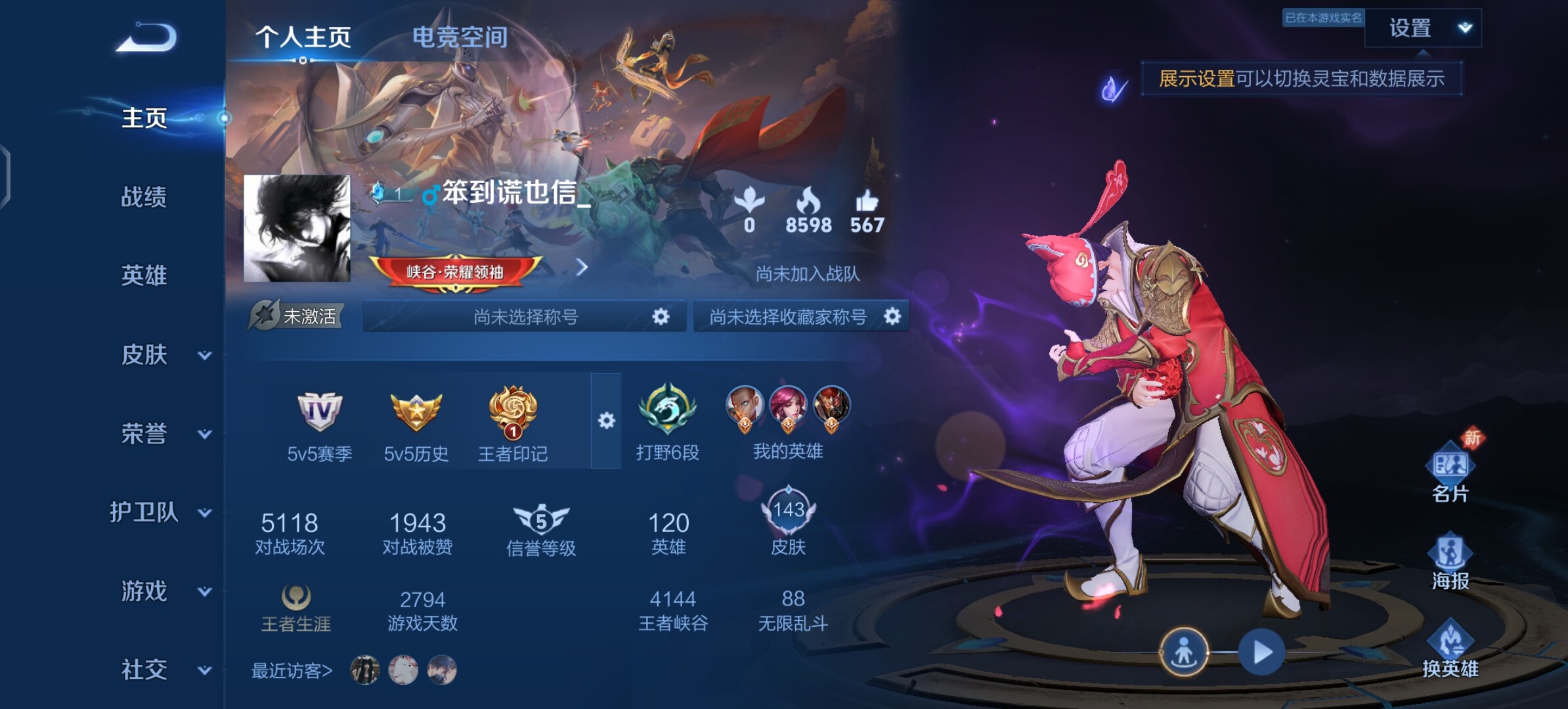
Task: Play the hero showcase animation
Action: [x=1261, y=653]
